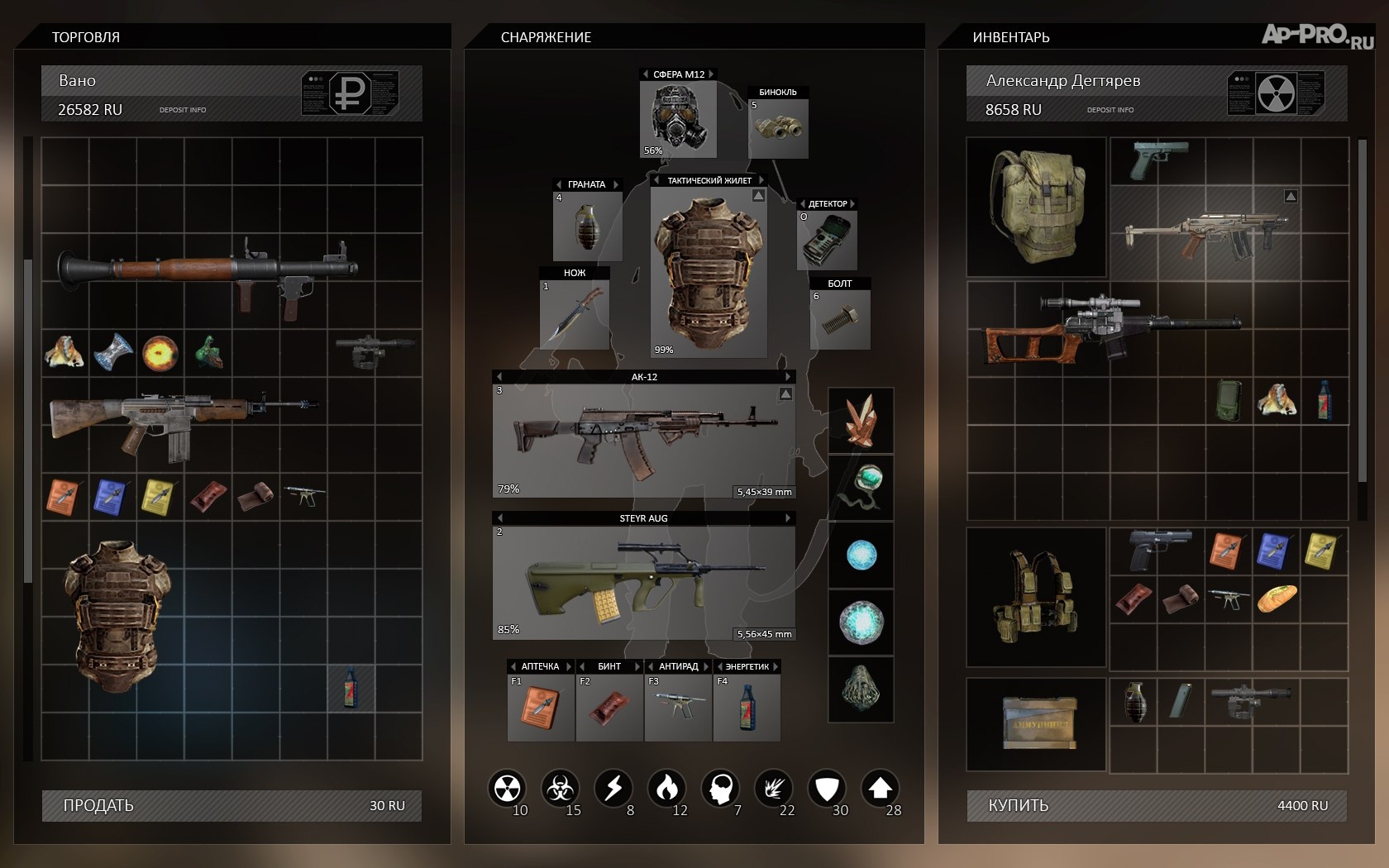Select the bolt equipment slot
This screenshot has height=868, width=1389.
pos(840,319)
